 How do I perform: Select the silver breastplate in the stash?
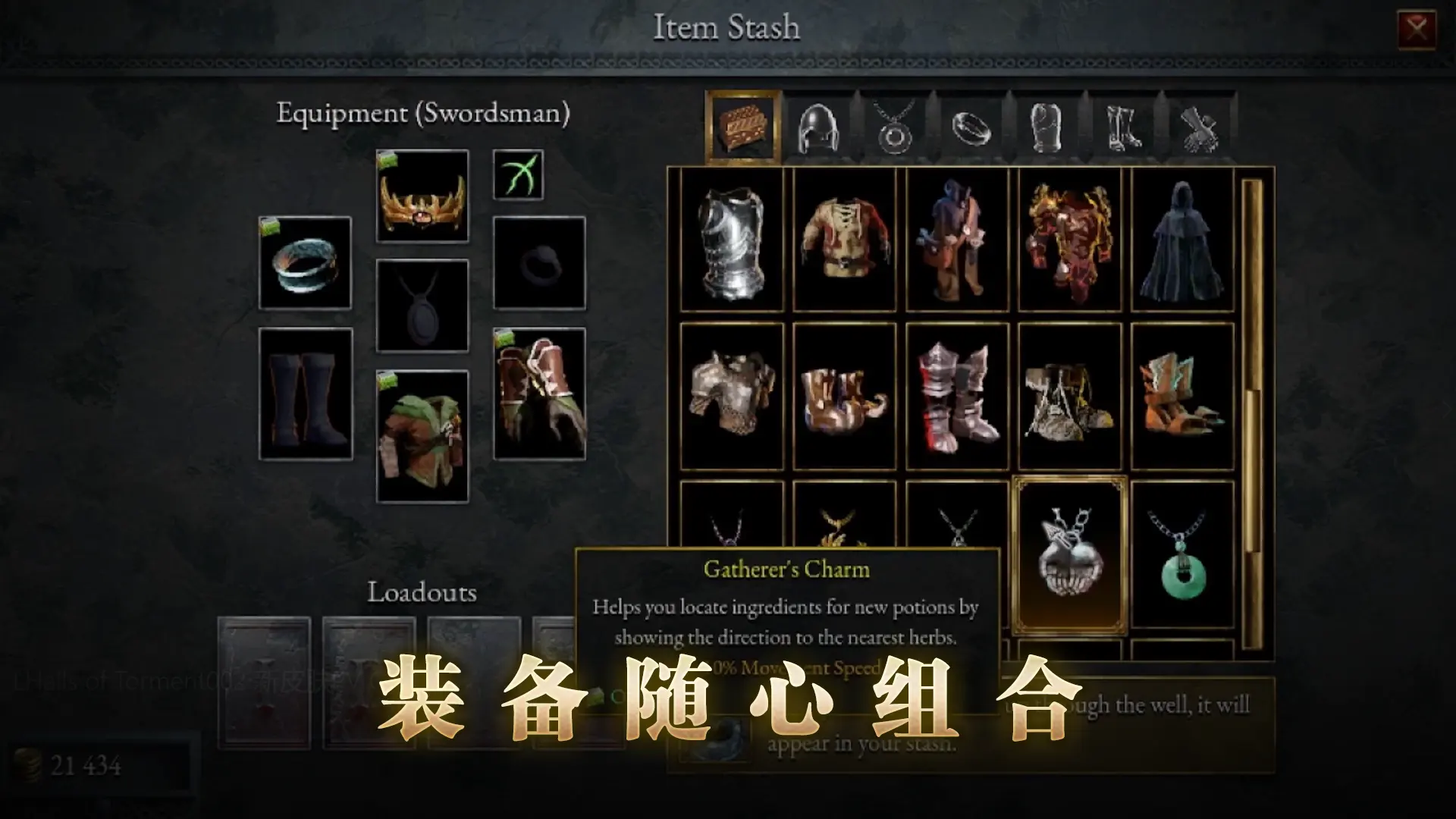pos(732,243)
